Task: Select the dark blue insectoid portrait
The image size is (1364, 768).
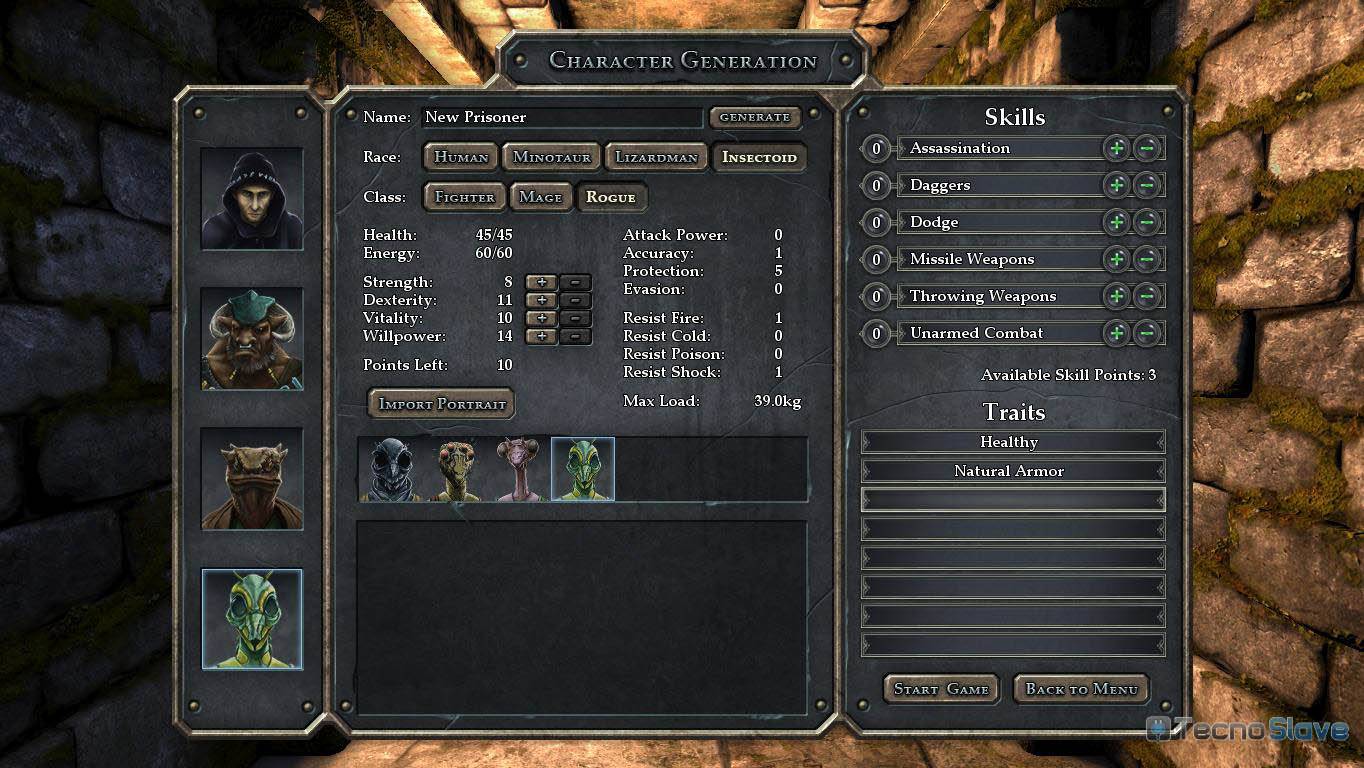Action: point(391,469)
